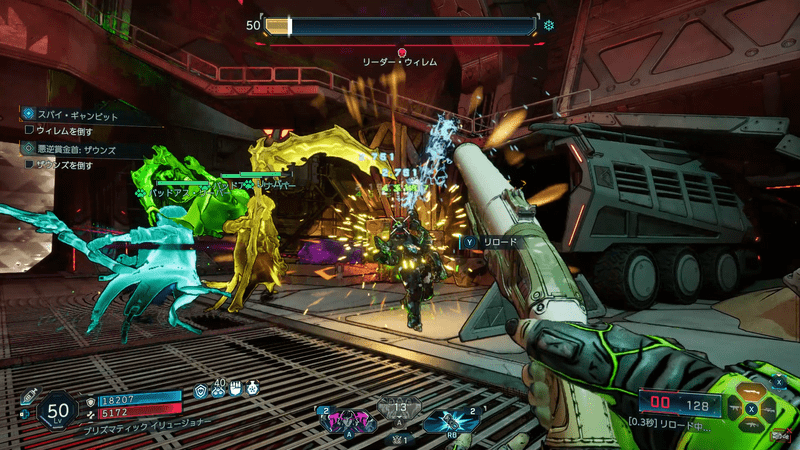Click the syringe repair kit icon
This screenshot has width=800, height=450.
point(30,396)
